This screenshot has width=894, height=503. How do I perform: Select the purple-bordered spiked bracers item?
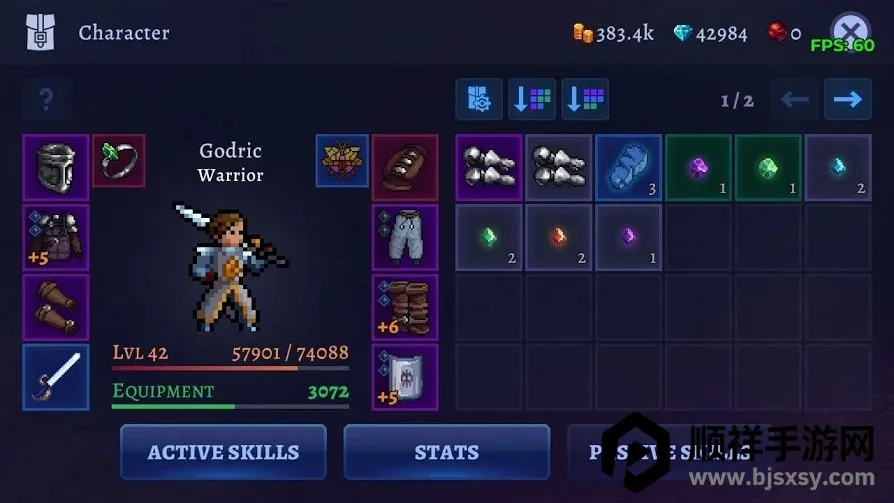point(489,167)
